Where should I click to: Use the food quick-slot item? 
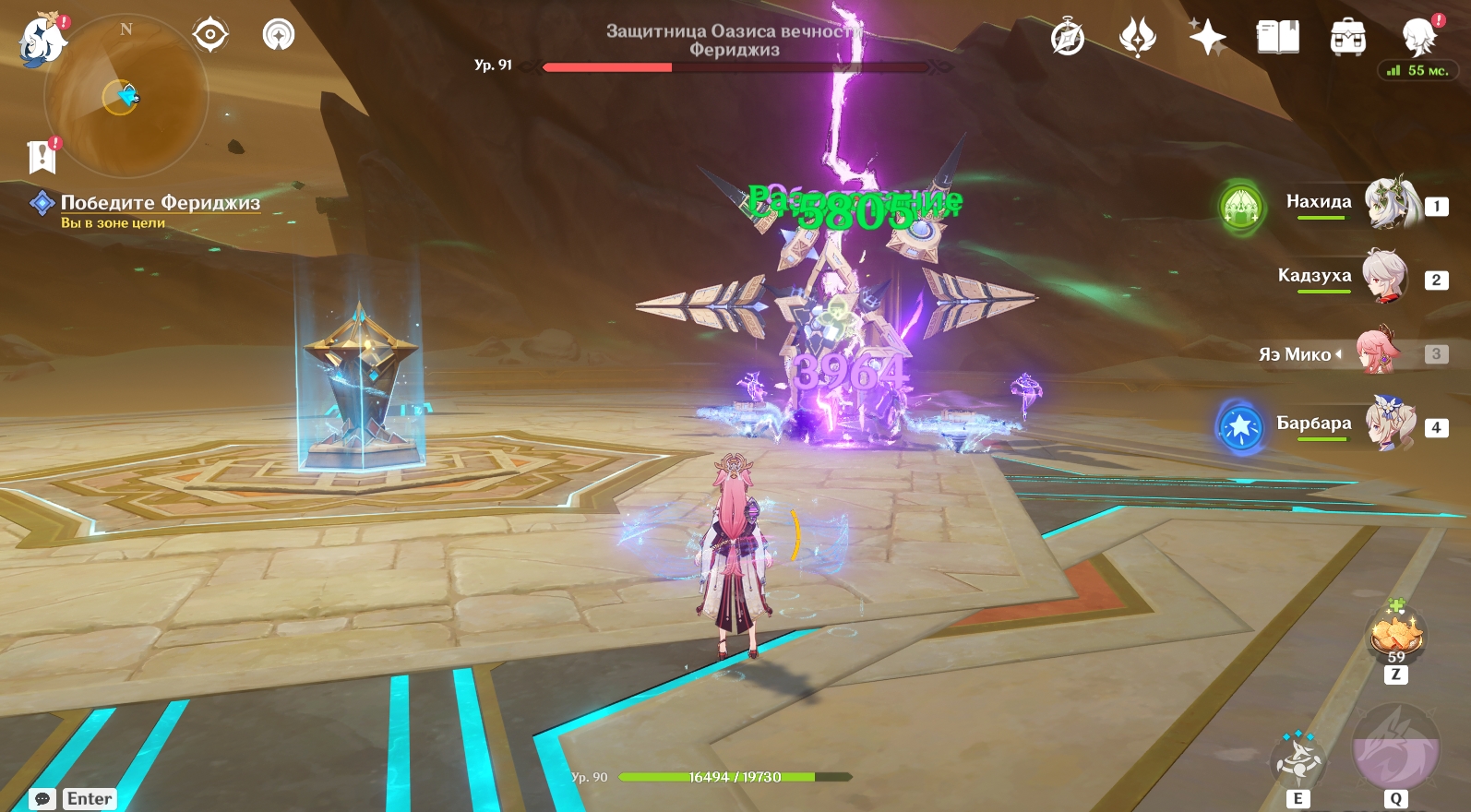pyautogui.click(x=1396, y=635)
